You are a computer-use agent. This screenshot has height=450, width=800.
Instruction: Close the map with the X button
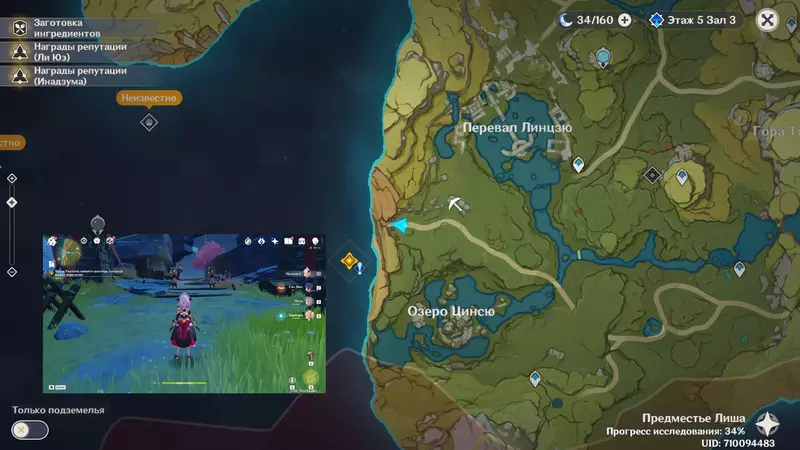click(x=767, y=19)
